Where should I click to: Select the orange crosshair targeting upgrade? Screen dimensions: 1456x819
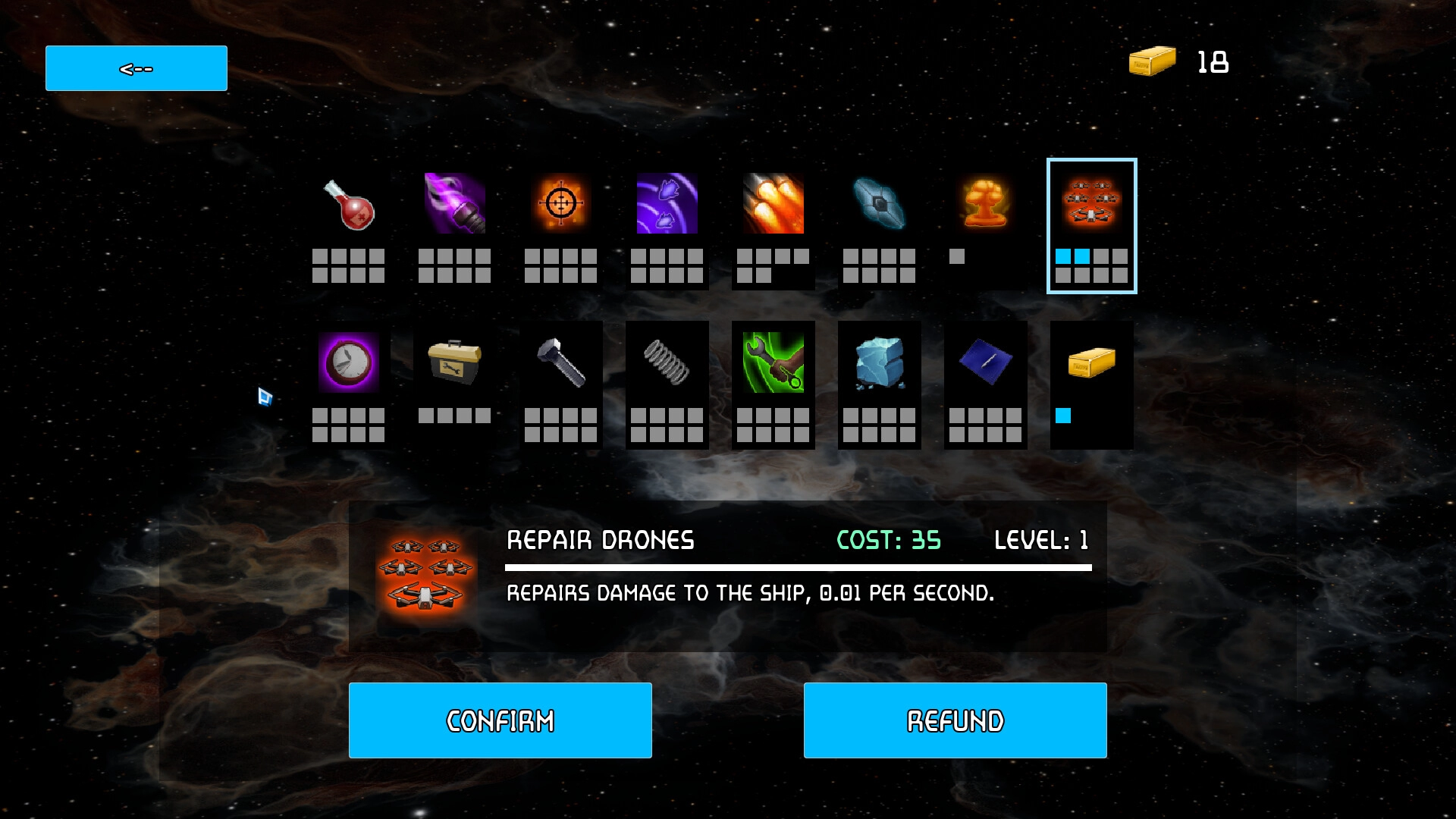pos(561,203)
